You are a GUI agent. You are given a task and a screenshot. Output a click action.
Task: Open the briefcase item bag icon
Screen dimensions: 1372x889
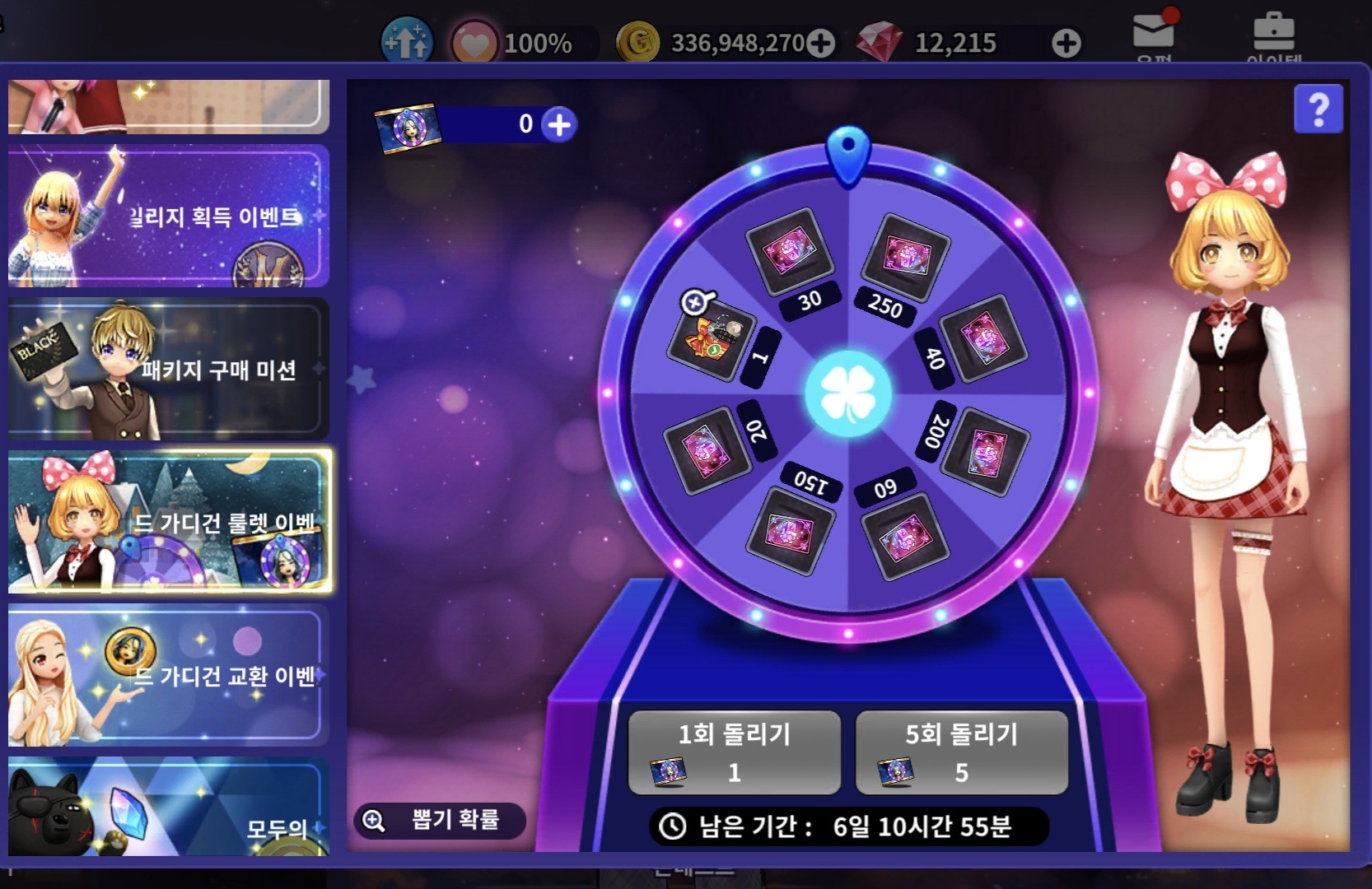click(1273, 33)
